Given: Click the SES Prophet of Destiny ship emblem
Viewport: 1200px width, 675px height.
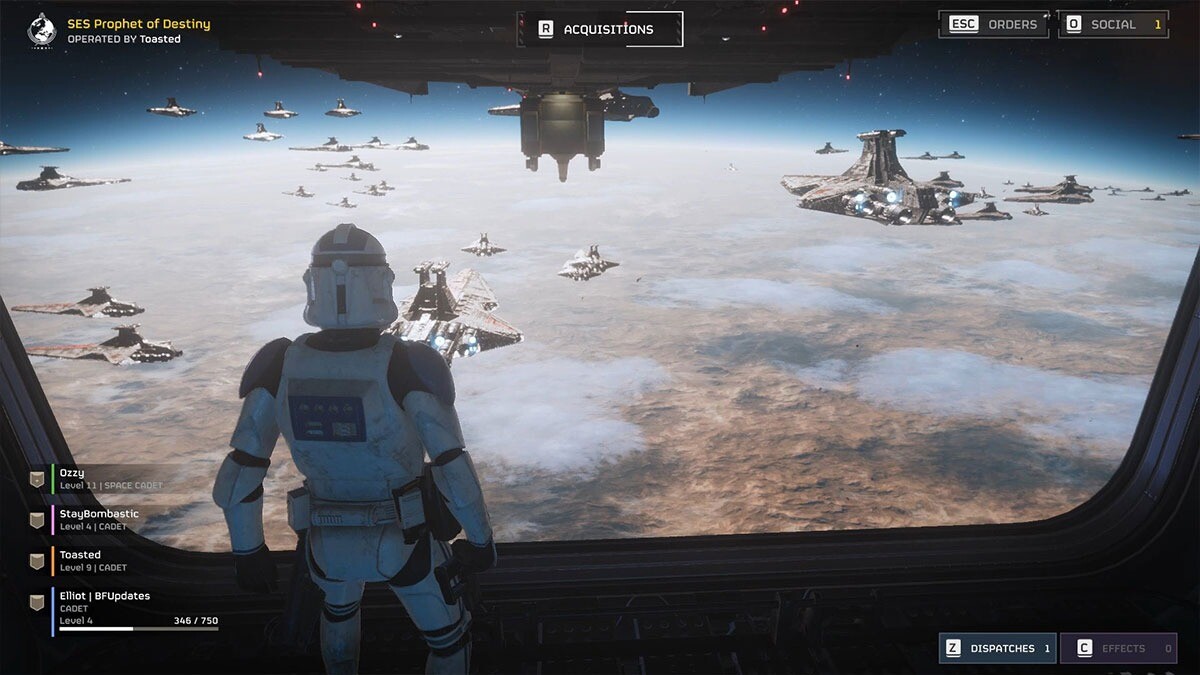Looking at the screenshot, I should pyautogui.click(x=41, y=30).
